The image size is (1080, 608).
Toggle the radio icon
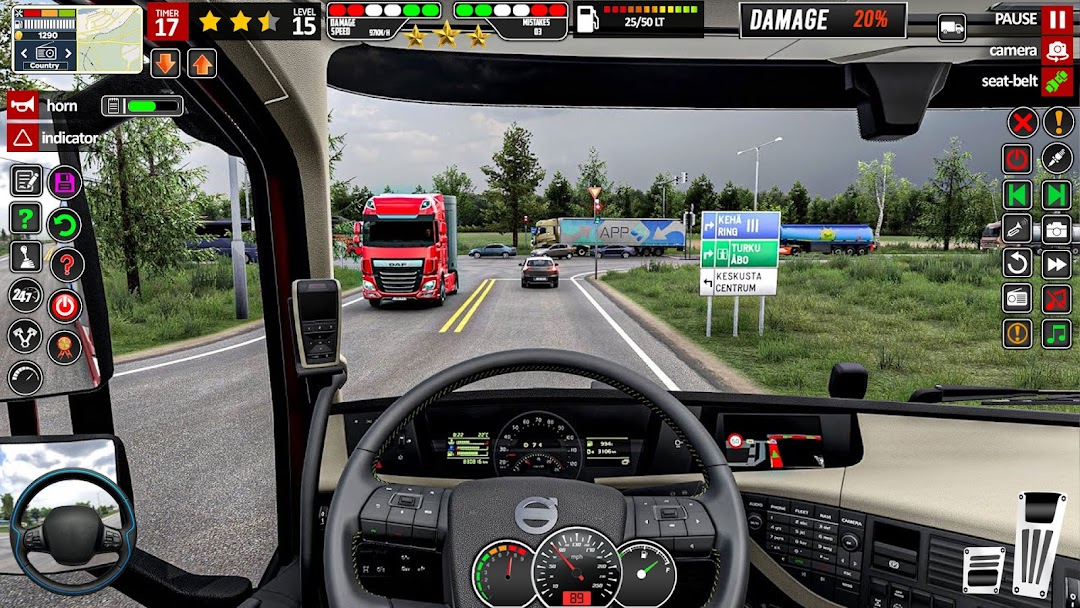[1017, 298]
